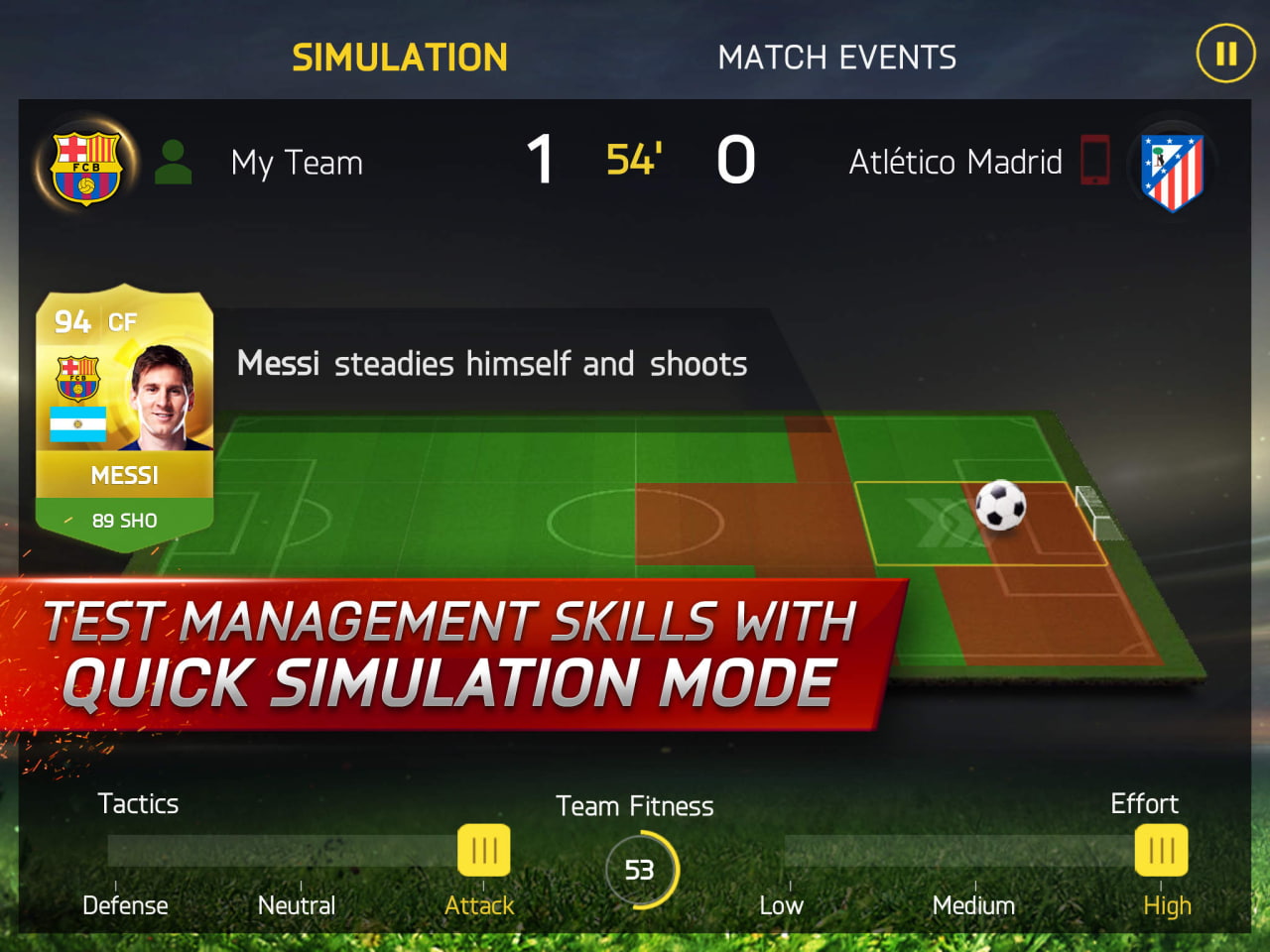Click the Team Fitness 53 indicator

(x=641, y=870)
